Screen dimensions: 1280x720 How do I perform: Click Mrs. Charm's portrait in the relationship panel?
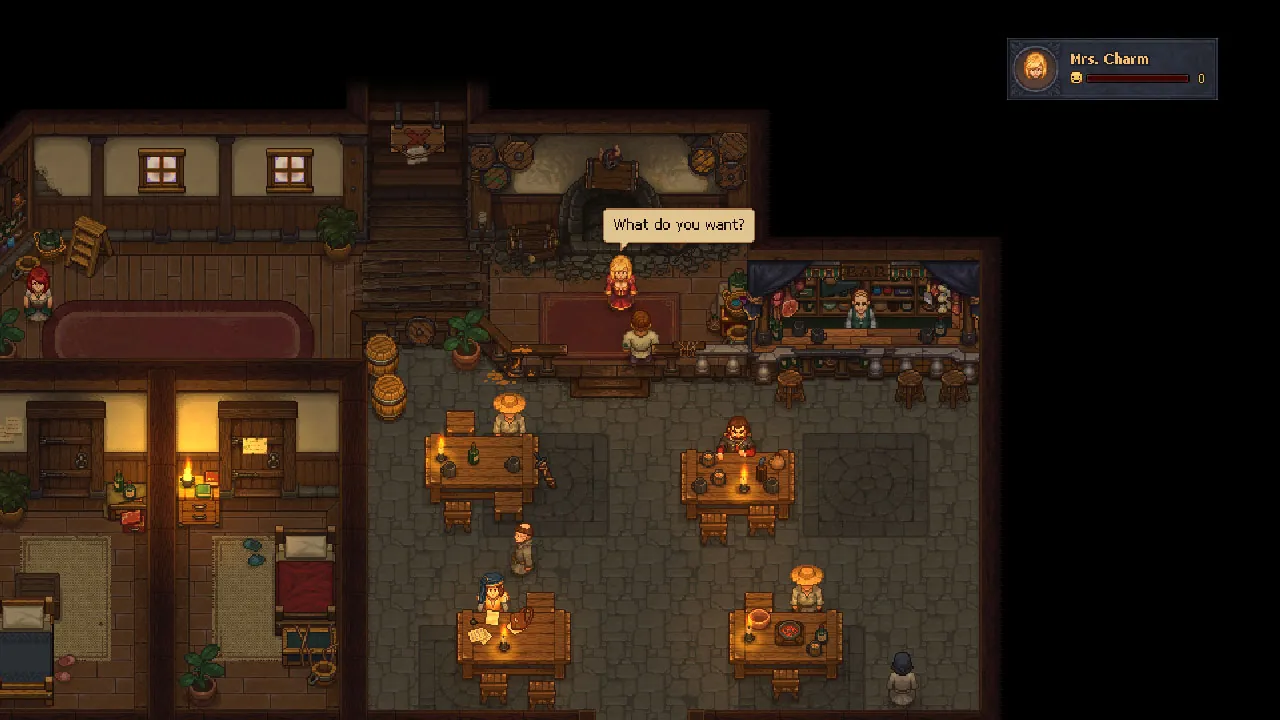tap(1036, 68)
